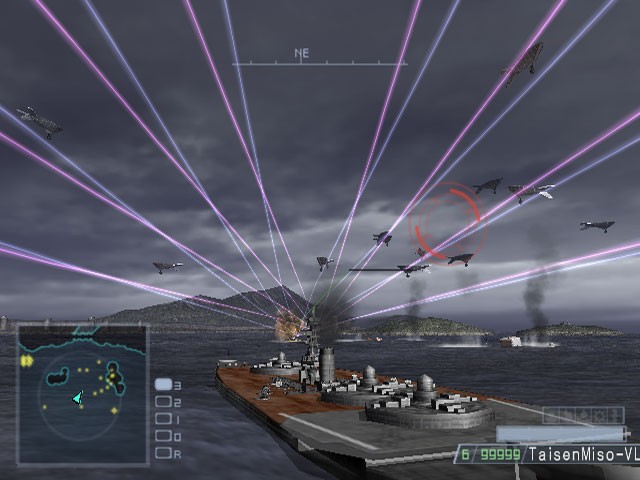Click the radar minimap panel
640x480 pixels.
pyautogui.click(x=82, y=394)
